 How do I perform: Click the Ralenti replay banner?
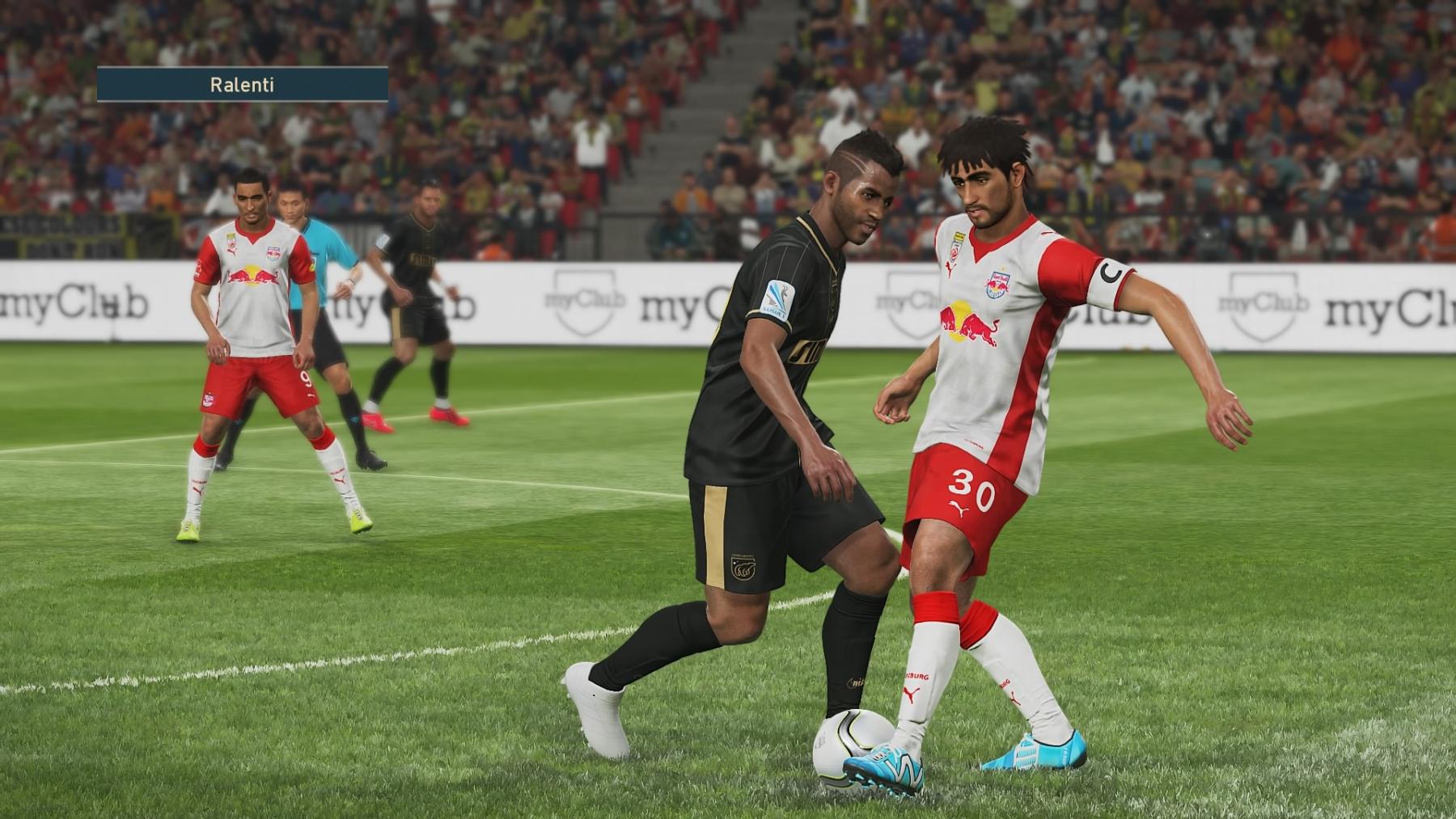(x=242, y=84)
